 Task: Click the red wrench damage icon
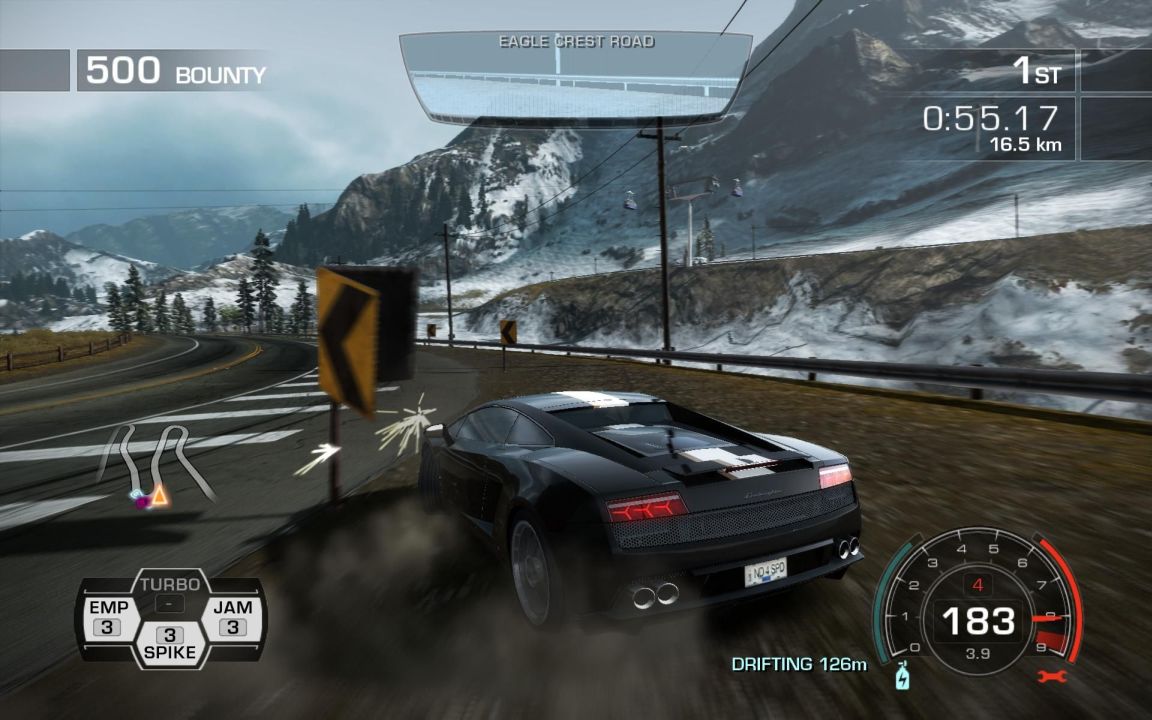[x=1053, y=677]
